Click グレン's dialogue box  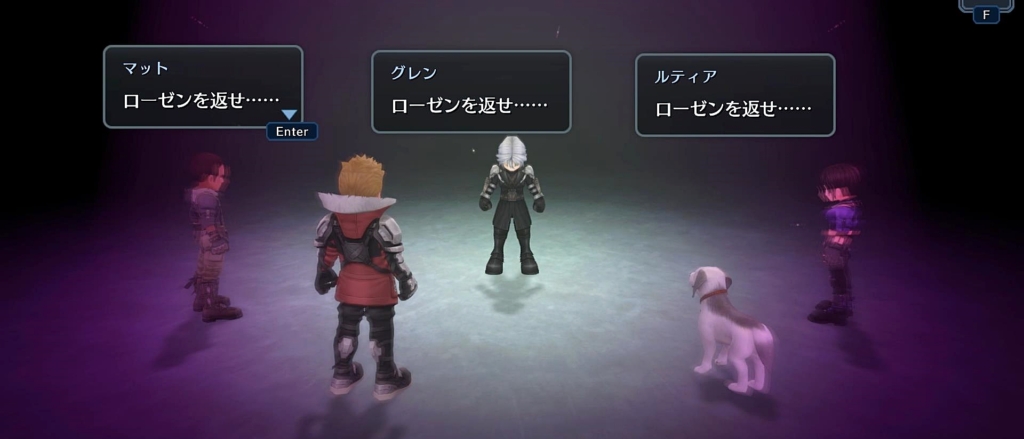(x=471, y=92)
